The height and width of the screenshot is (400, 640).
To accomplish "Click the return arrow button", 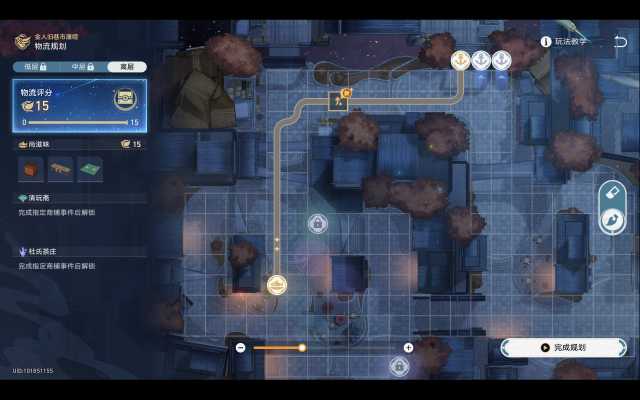I will [621, 42].
